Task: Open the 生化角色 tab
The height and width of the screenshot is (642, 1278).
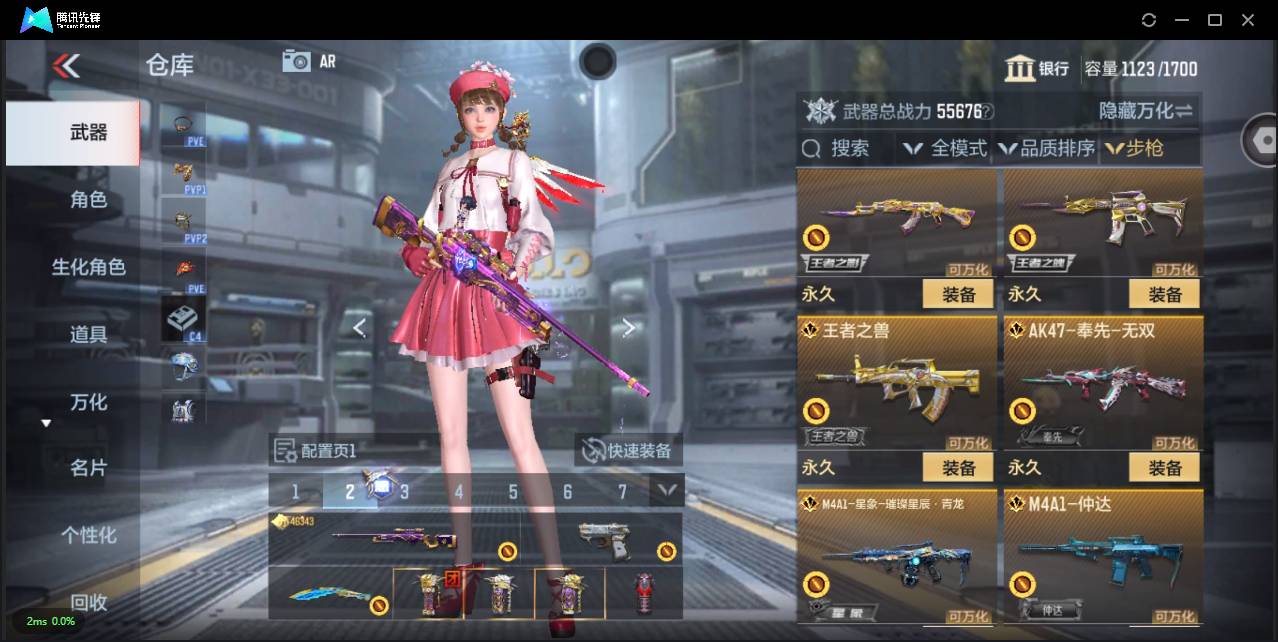Action: click(x=88, y=267)
